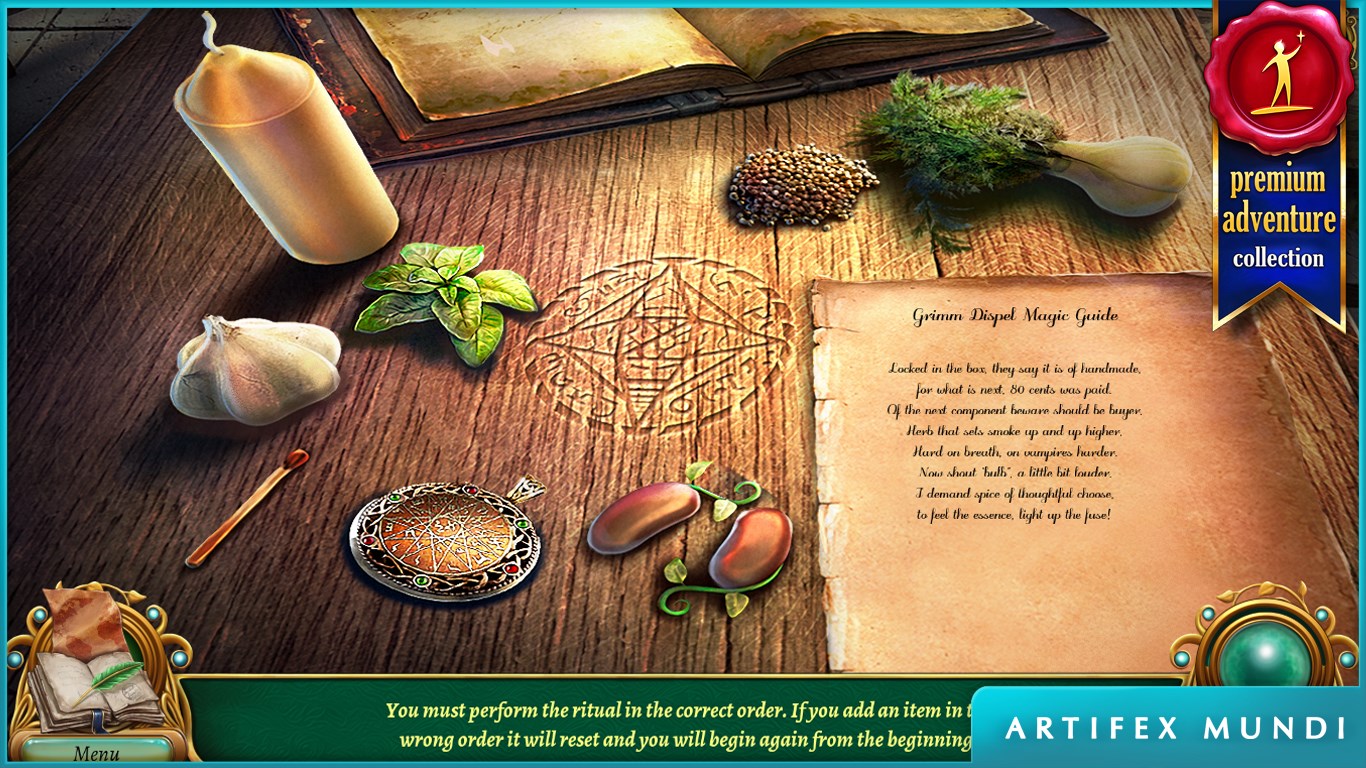1366x768 pixels.
Task: Open the journal book with green quill
Action: click(95, 680)
